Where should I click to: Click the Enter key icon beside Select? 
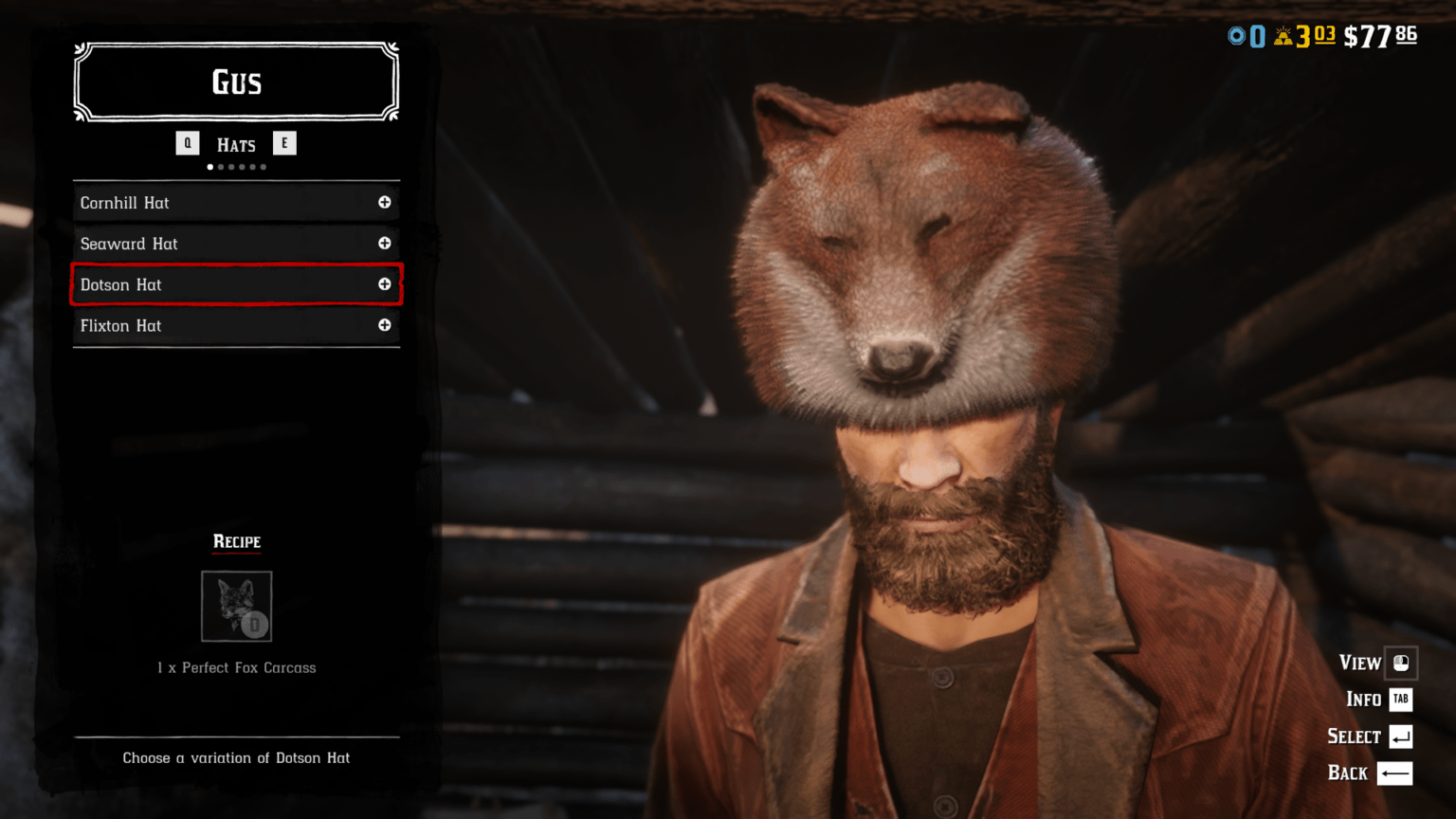pos(1401,737)
